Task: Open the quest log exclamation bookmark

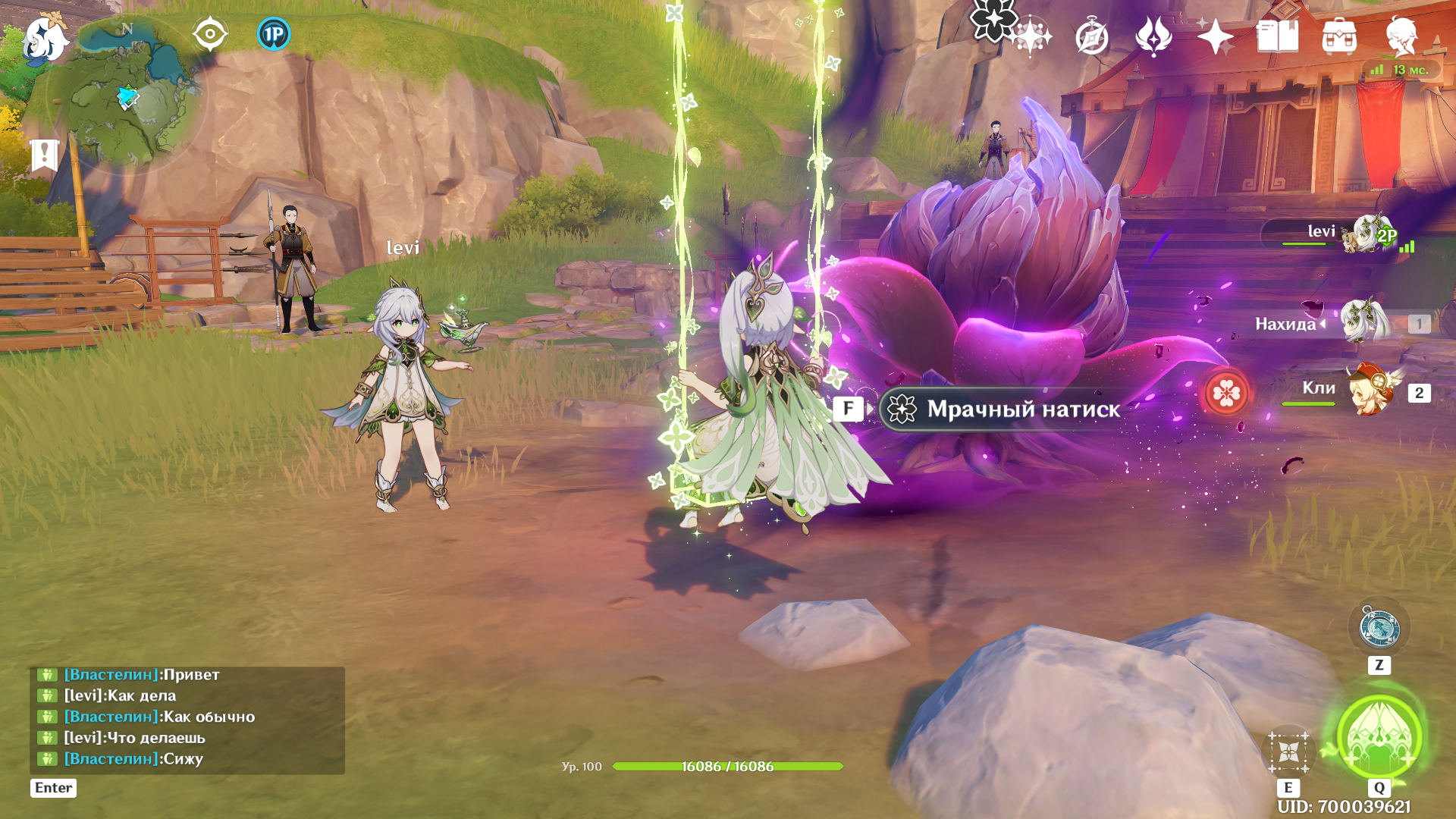Action: click(x=45, y=155)
